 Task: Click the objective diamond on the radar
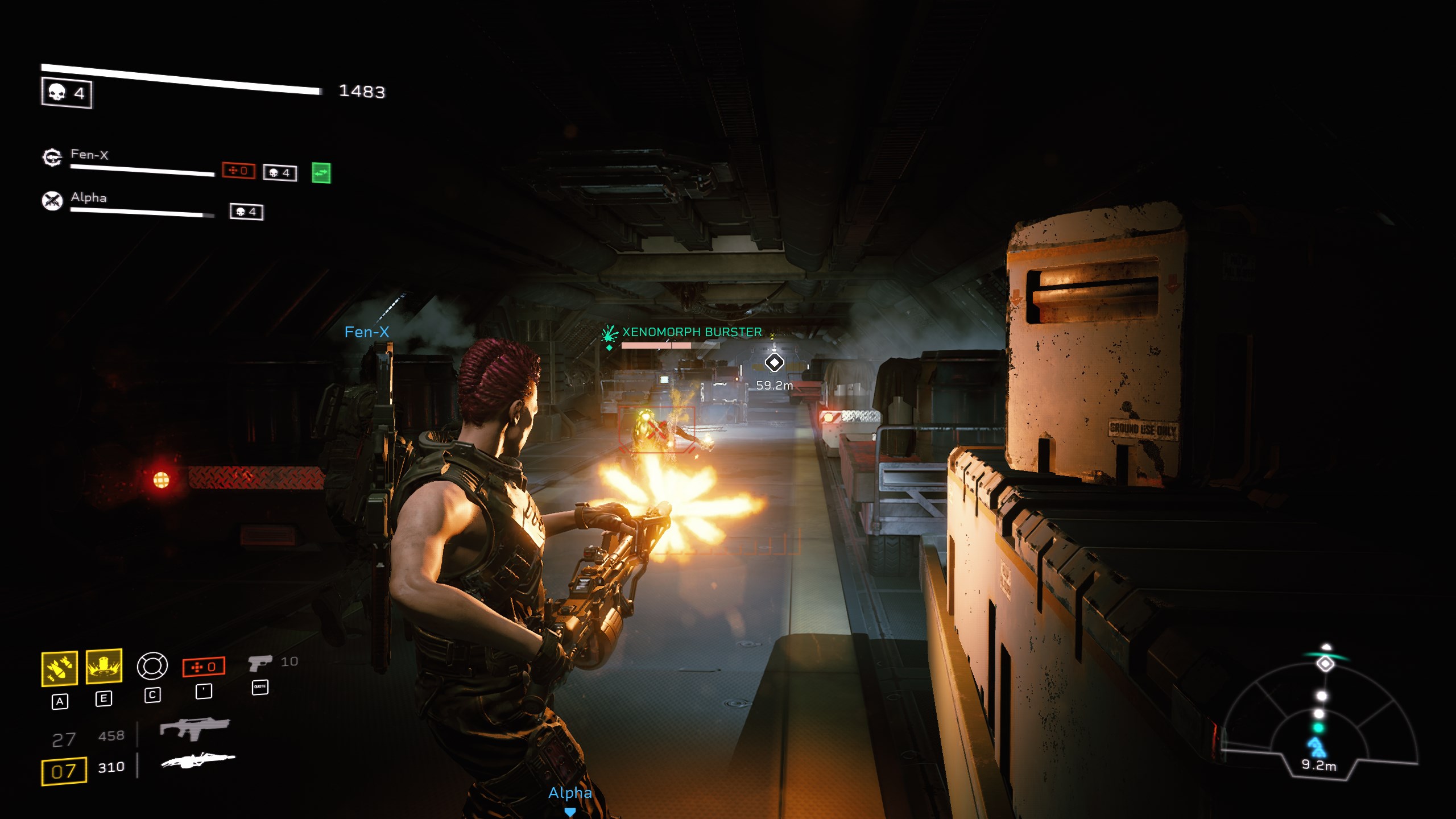pyautogui.click(x=1326, y=664)
